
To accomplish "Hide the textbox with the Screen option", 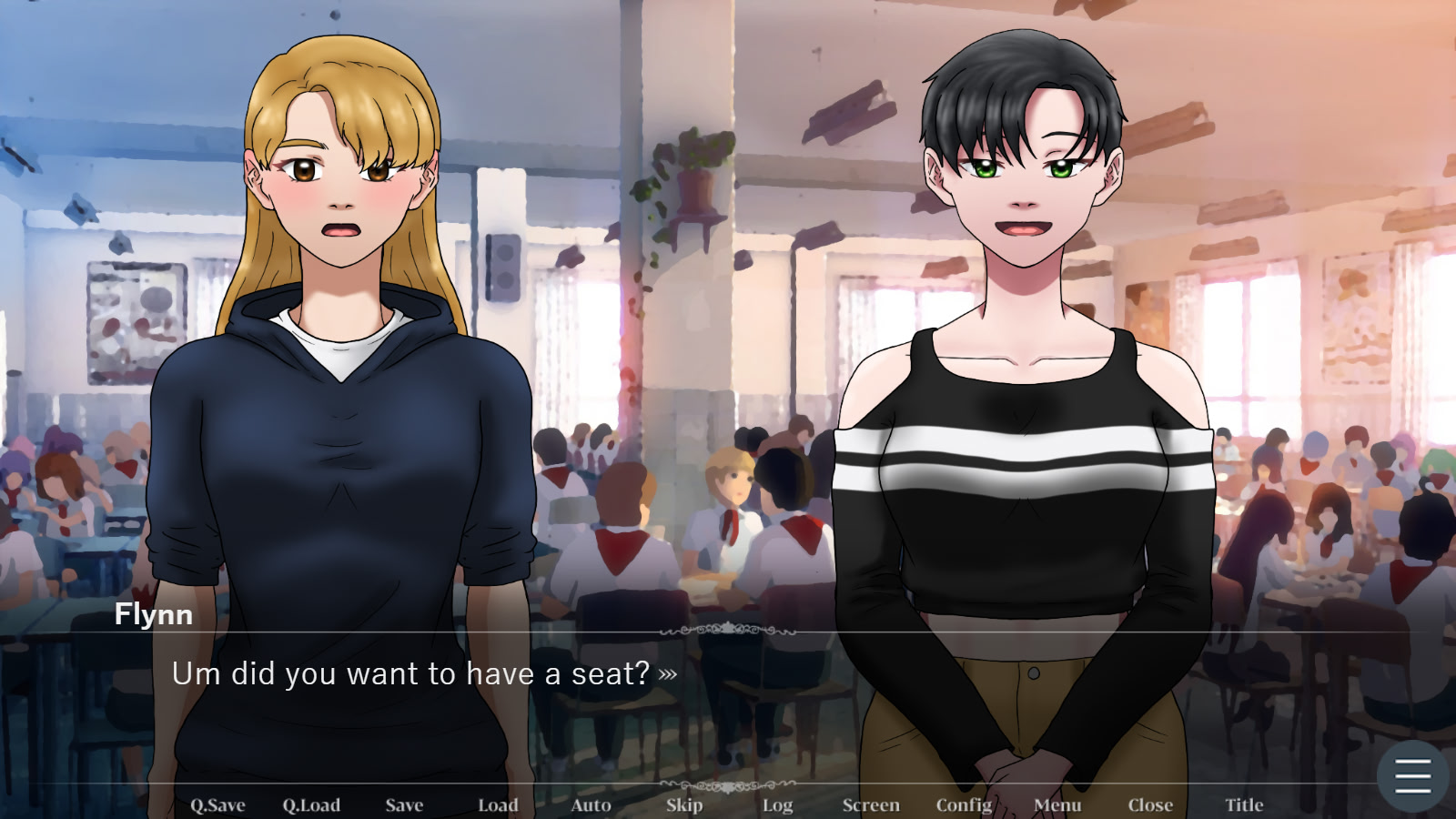I will (x=871, y=804).
